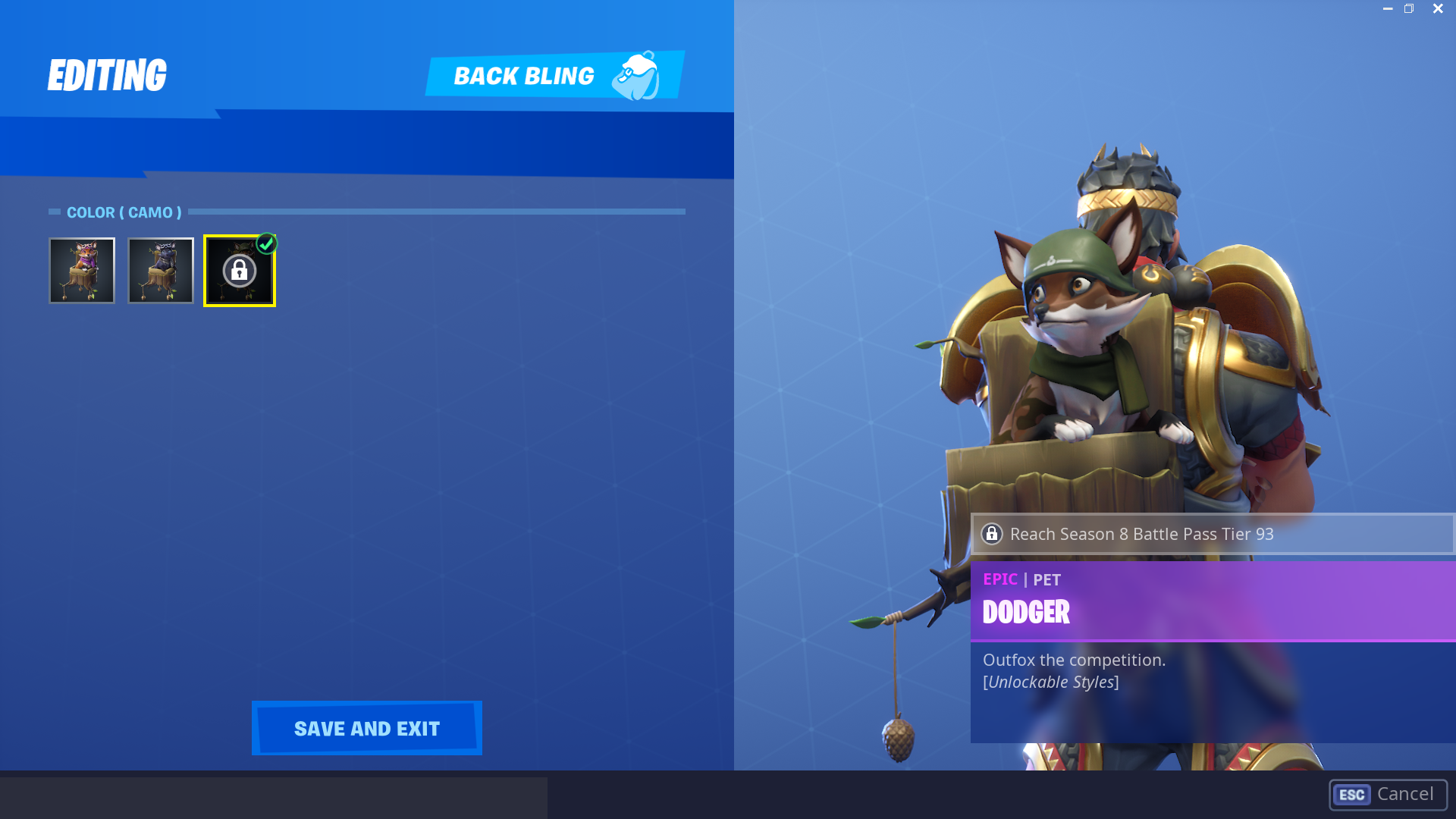Screen dimensions: 1456x819
Task: Click the SAVE AND EXIT button
Action: pyautogui.click(x=366, y=728)
